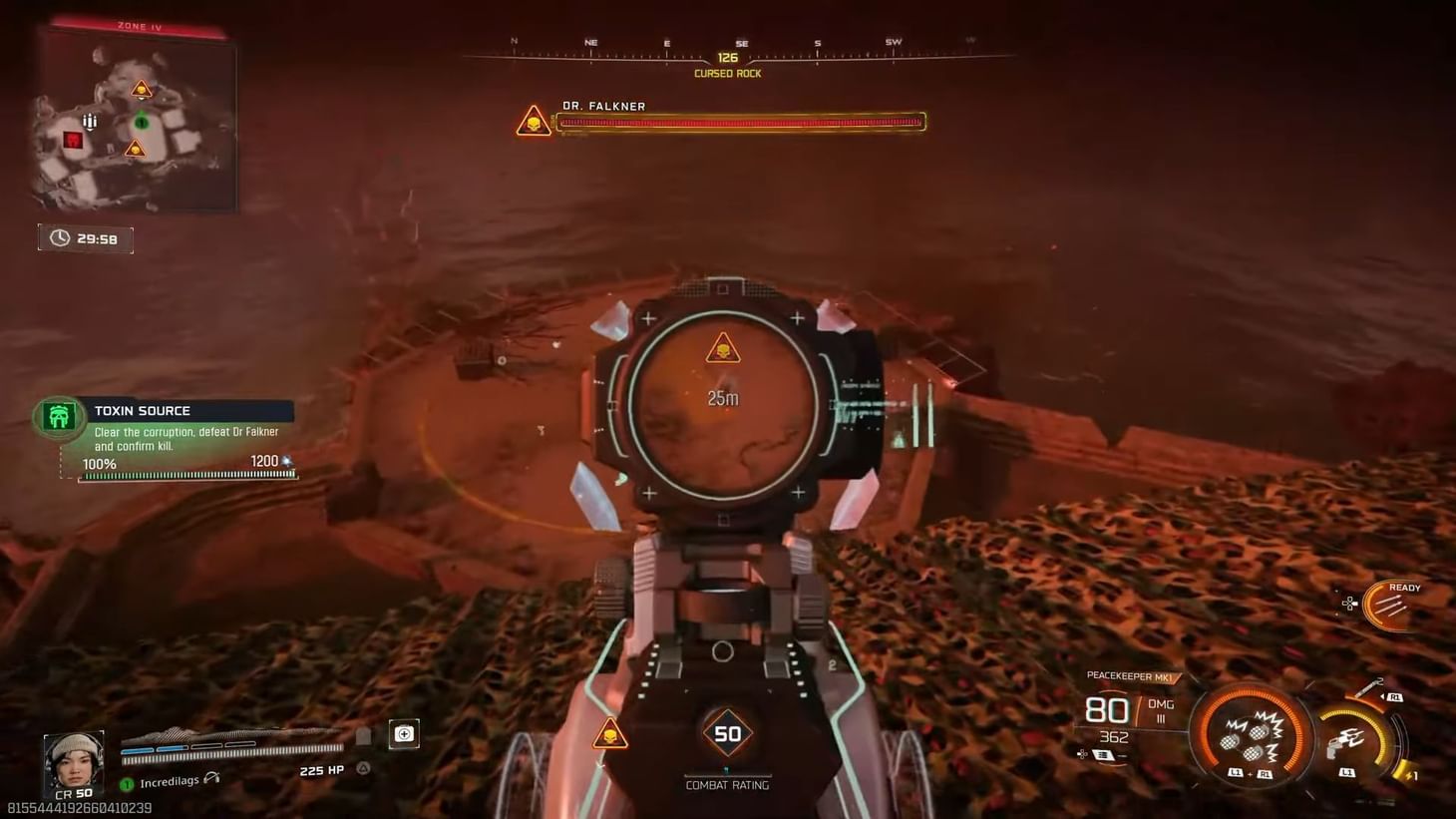This screenshot has width=1456, height=819.
Task: Click the clock icon next to the 29:58 timer
Action: click(x=58, y=237)
